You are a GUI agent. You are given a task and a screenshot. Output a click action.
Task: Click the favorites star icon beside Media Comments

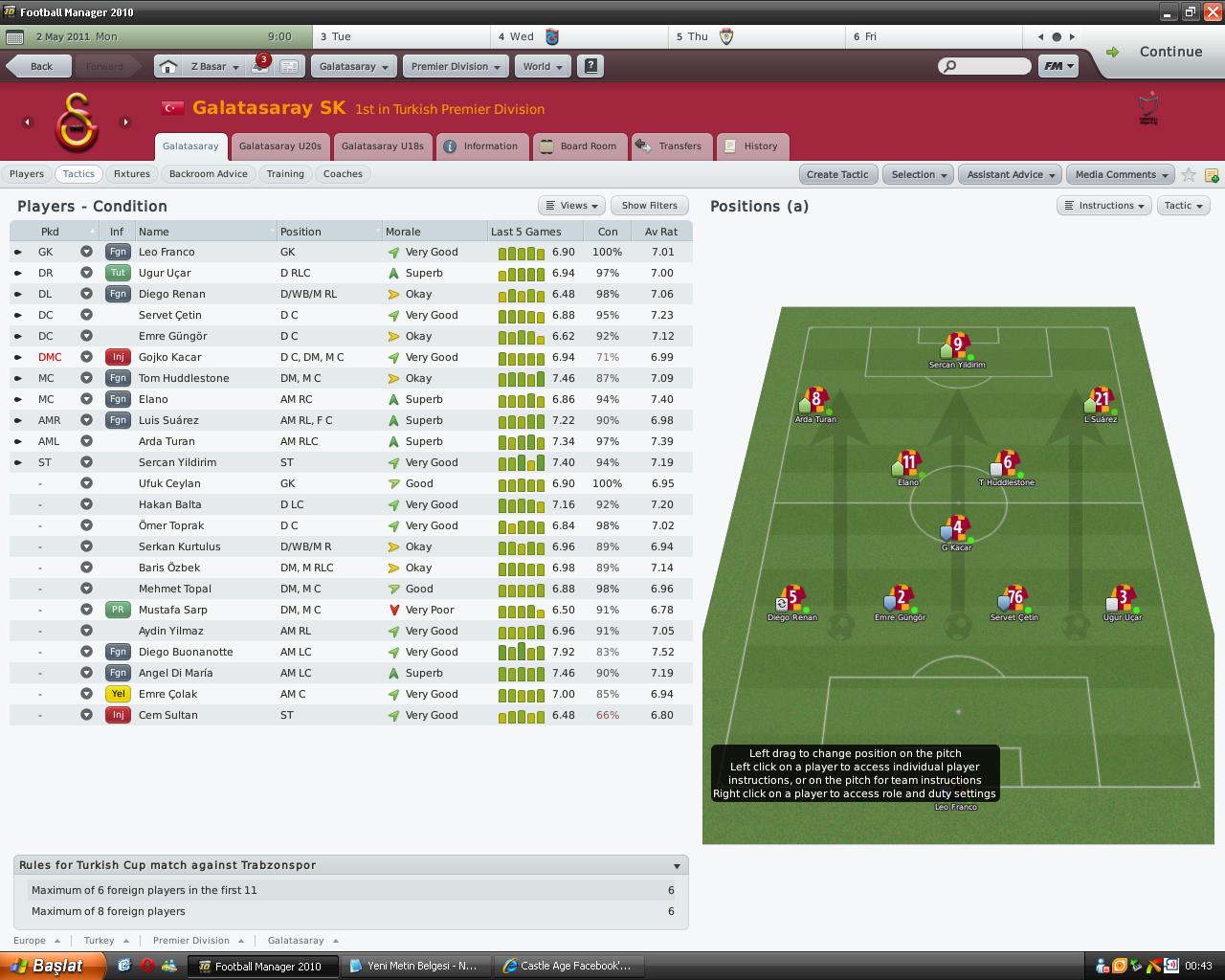click(1189, 174)
